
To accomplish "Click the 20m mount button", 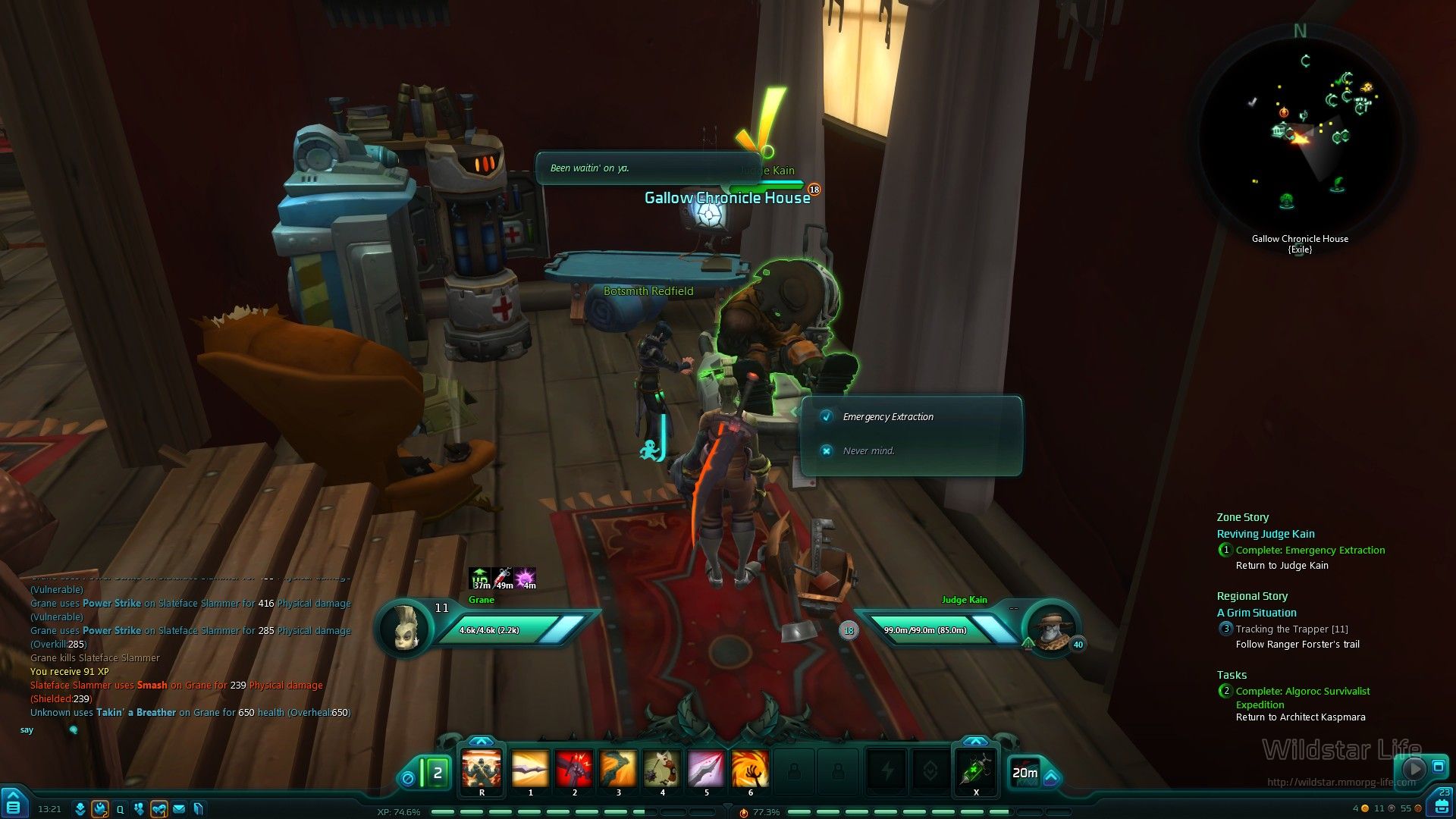I will [1025, 773].
